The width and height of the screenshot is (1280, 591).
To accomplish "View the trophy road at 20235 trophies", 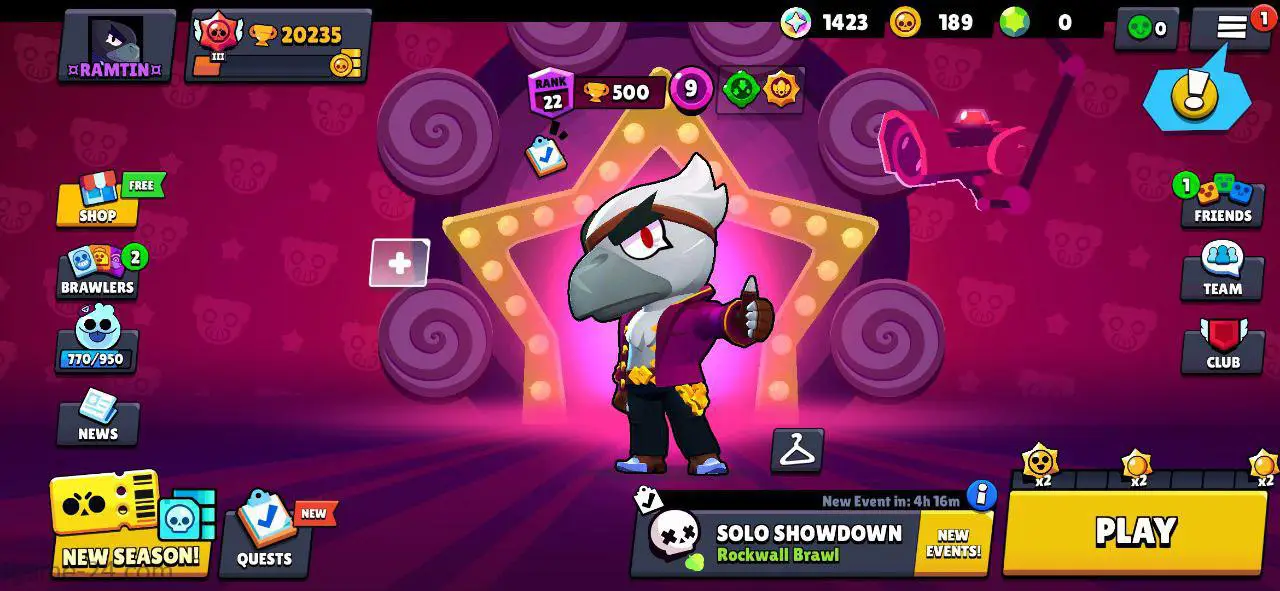I will tap(280, 46).
